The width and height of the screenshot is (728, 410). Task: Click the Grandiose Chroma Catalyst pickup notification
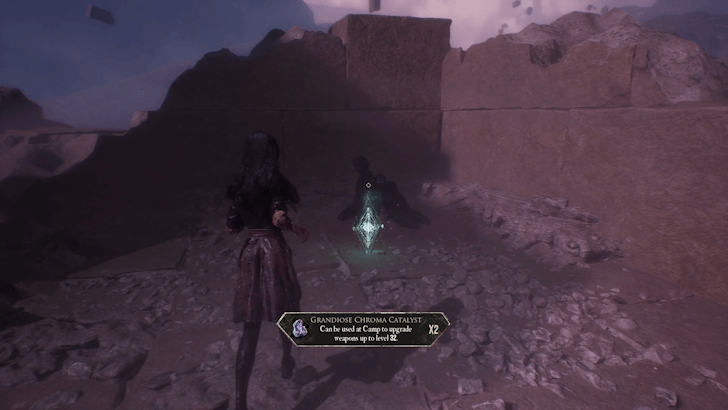point(364,327)
